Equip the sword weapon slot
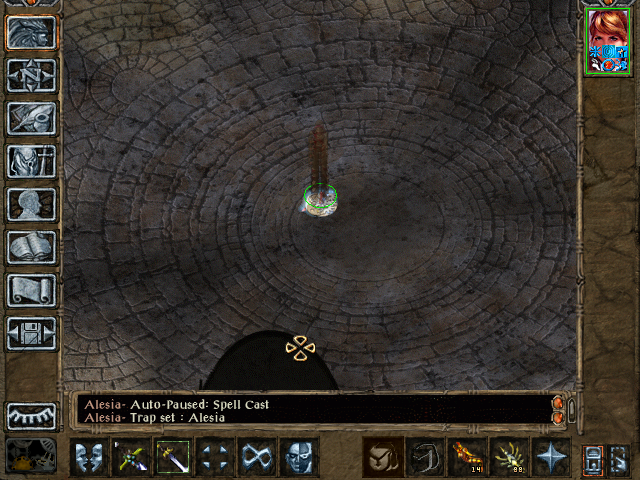The height and width of the screenshot is (480, 640). [173, 458]
